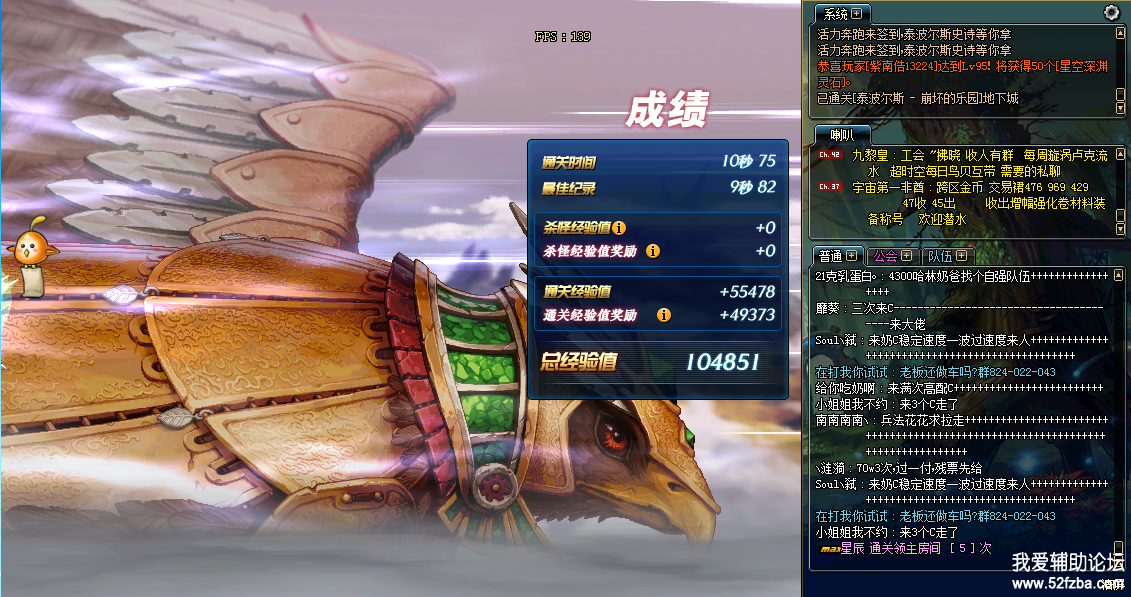Expand the plus box beside 系统
The image size is (1131, 597).
coord(857,14)
